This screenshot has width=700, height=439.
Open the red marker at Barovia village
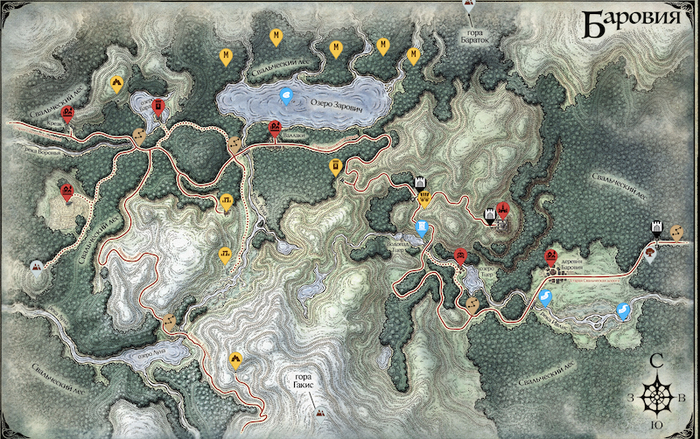[x=550, y=257]
